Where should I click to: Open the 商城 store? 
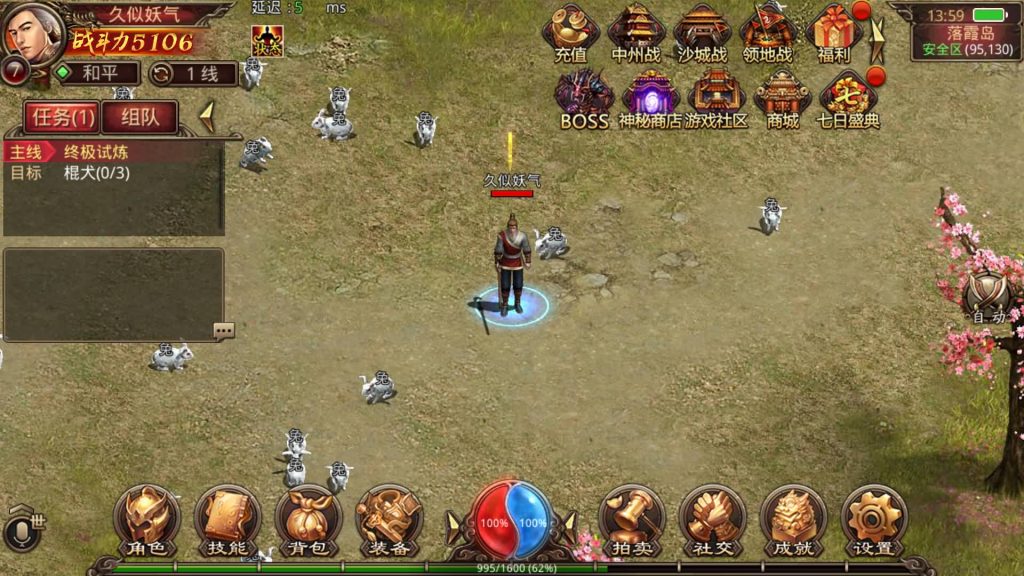[x=782, y=98]
